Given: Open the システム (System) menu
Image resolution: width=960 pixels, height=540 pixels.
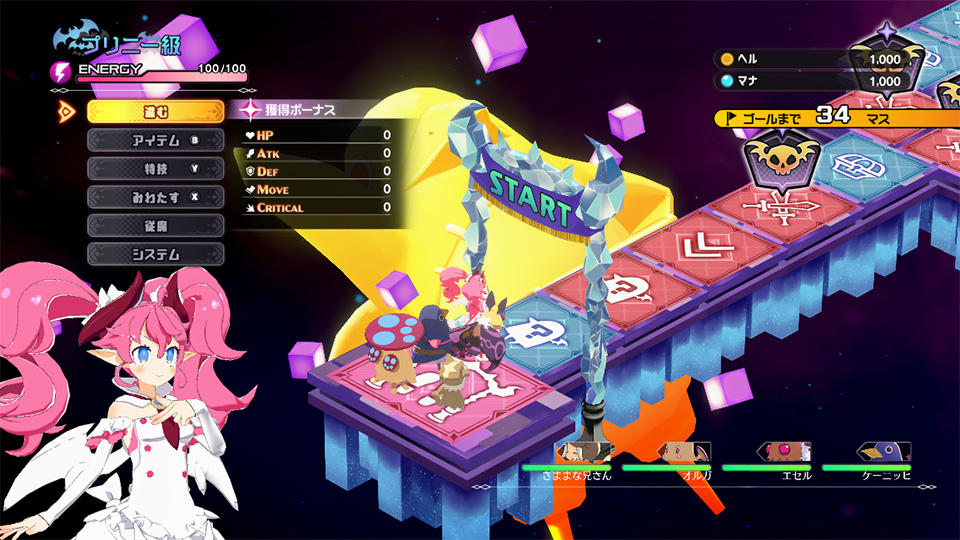Looking at the screenshot, I should (x=155, y=254).
